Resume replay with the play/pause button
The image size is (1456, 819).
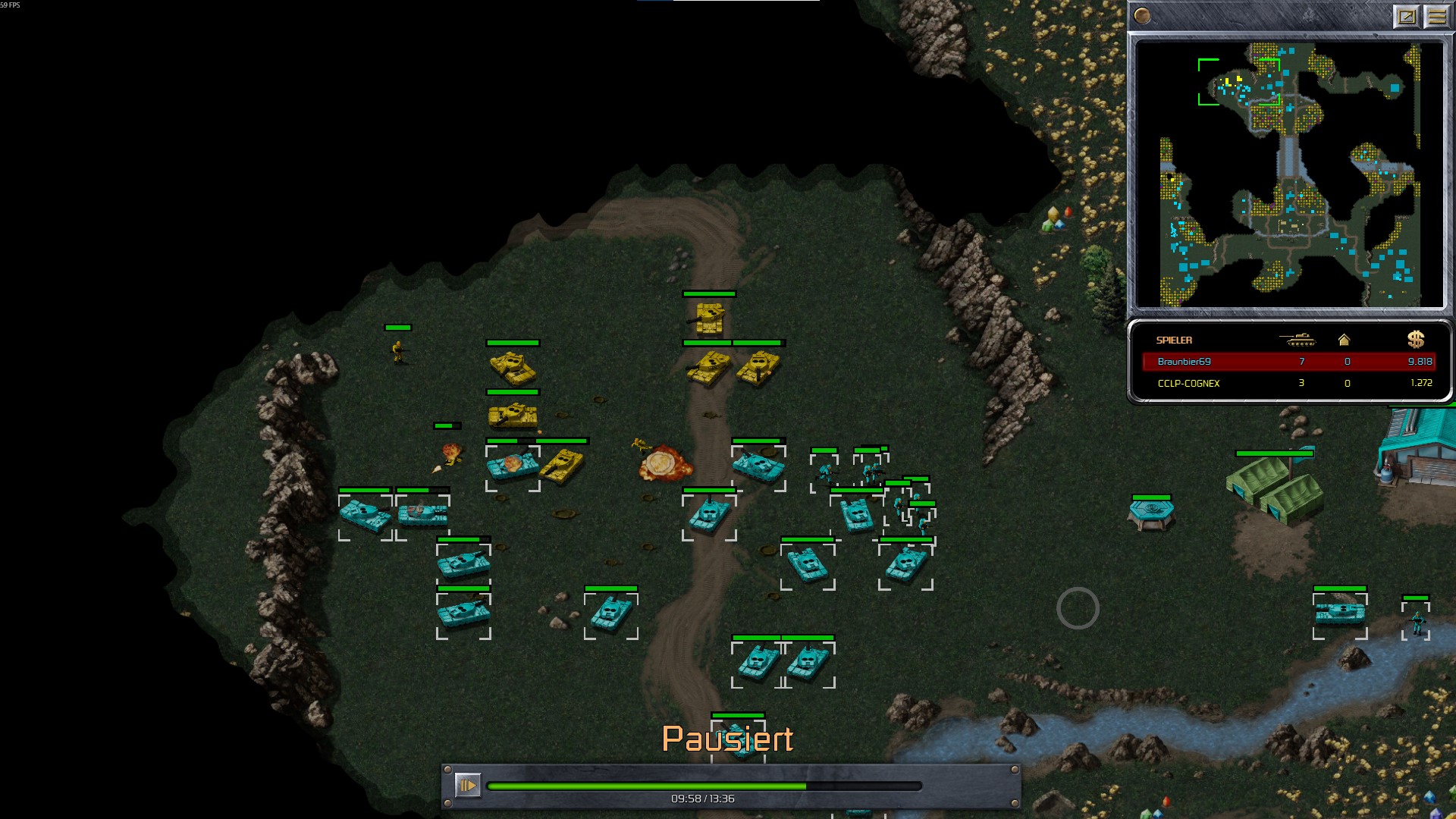pos(467,785)
